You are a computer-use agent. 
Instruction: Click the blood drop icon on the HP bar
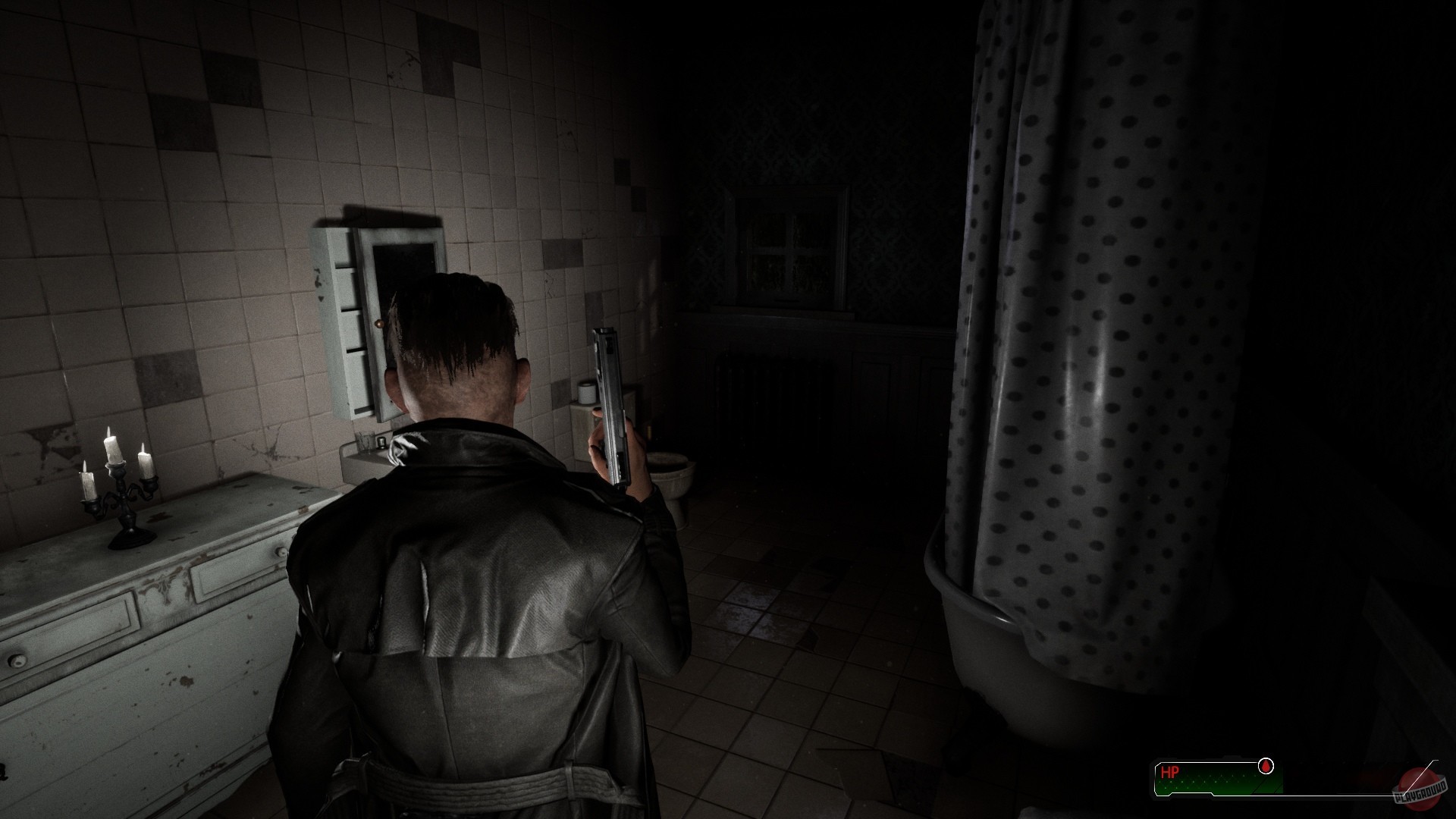1266,765
